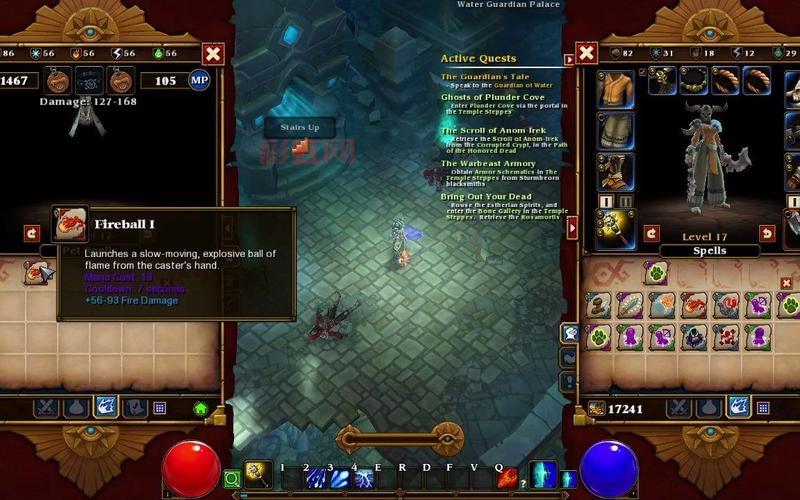
Task: Rotate character model with left arrow
Action: click(x=651, y=233)
